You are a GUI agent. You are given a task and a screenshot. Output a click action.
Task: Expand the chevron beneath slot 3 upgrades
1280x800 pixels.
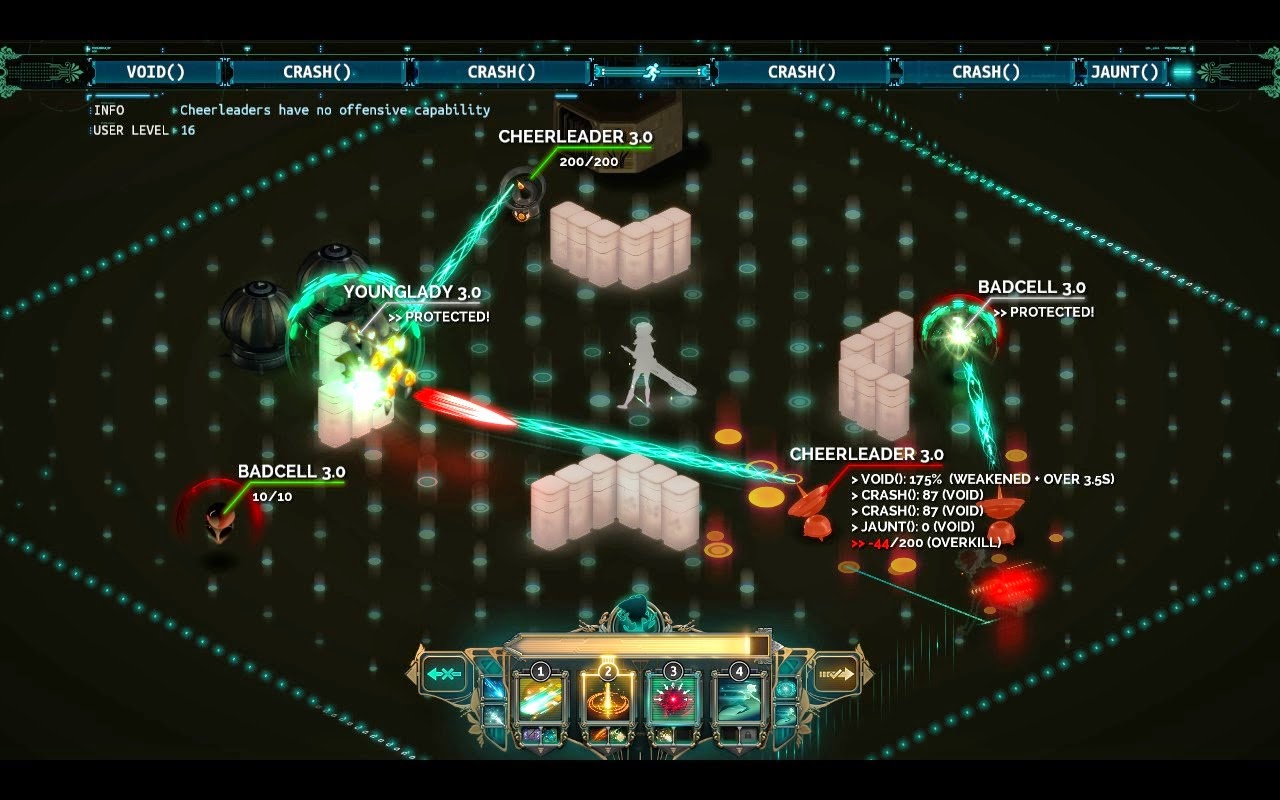click(x=674, y=749)
